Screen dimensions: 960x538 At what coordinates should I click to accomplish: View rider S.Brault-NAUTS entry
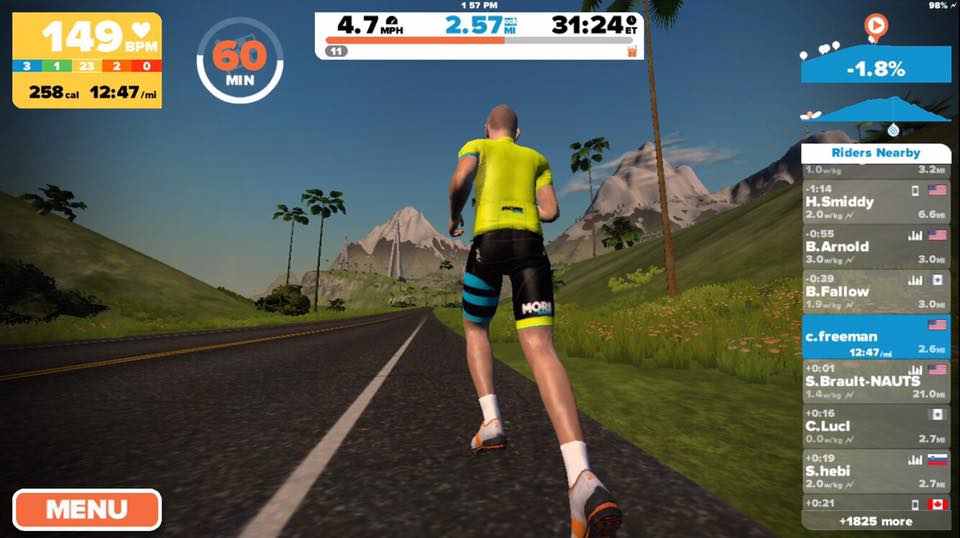862,382
